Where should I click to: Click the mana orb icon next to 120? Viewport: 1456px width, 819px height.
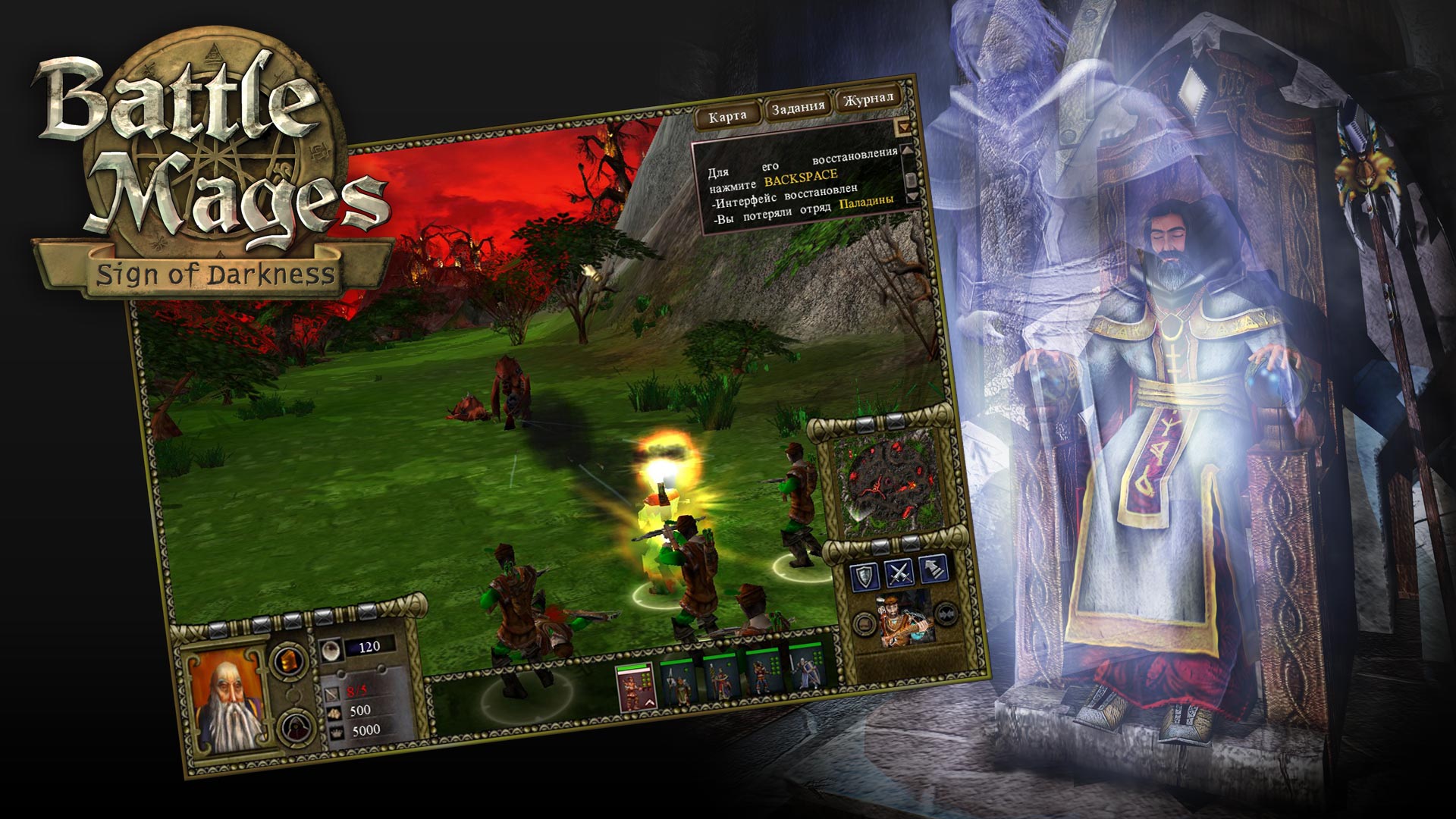332,651
